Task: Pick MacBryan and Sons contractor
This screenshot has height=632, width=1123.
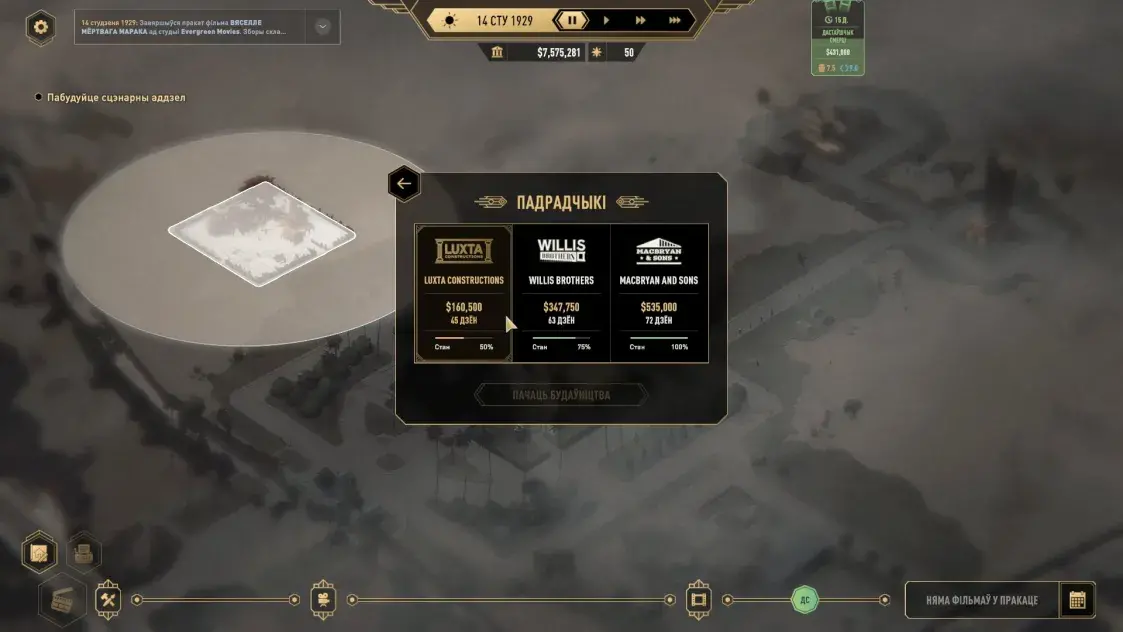Action: click(x=659, y=293)
